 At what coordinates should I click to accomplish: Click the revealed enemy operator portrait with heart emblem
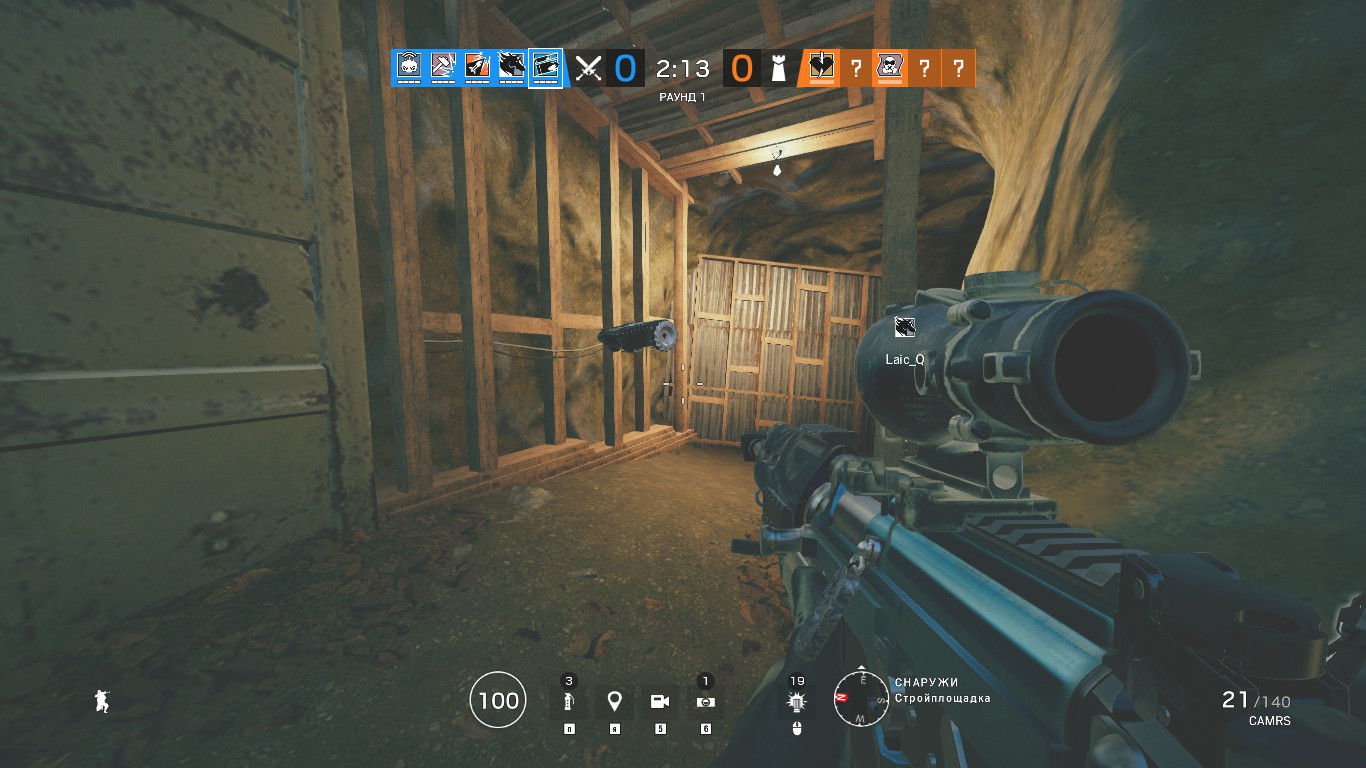[x=822, y=69]
